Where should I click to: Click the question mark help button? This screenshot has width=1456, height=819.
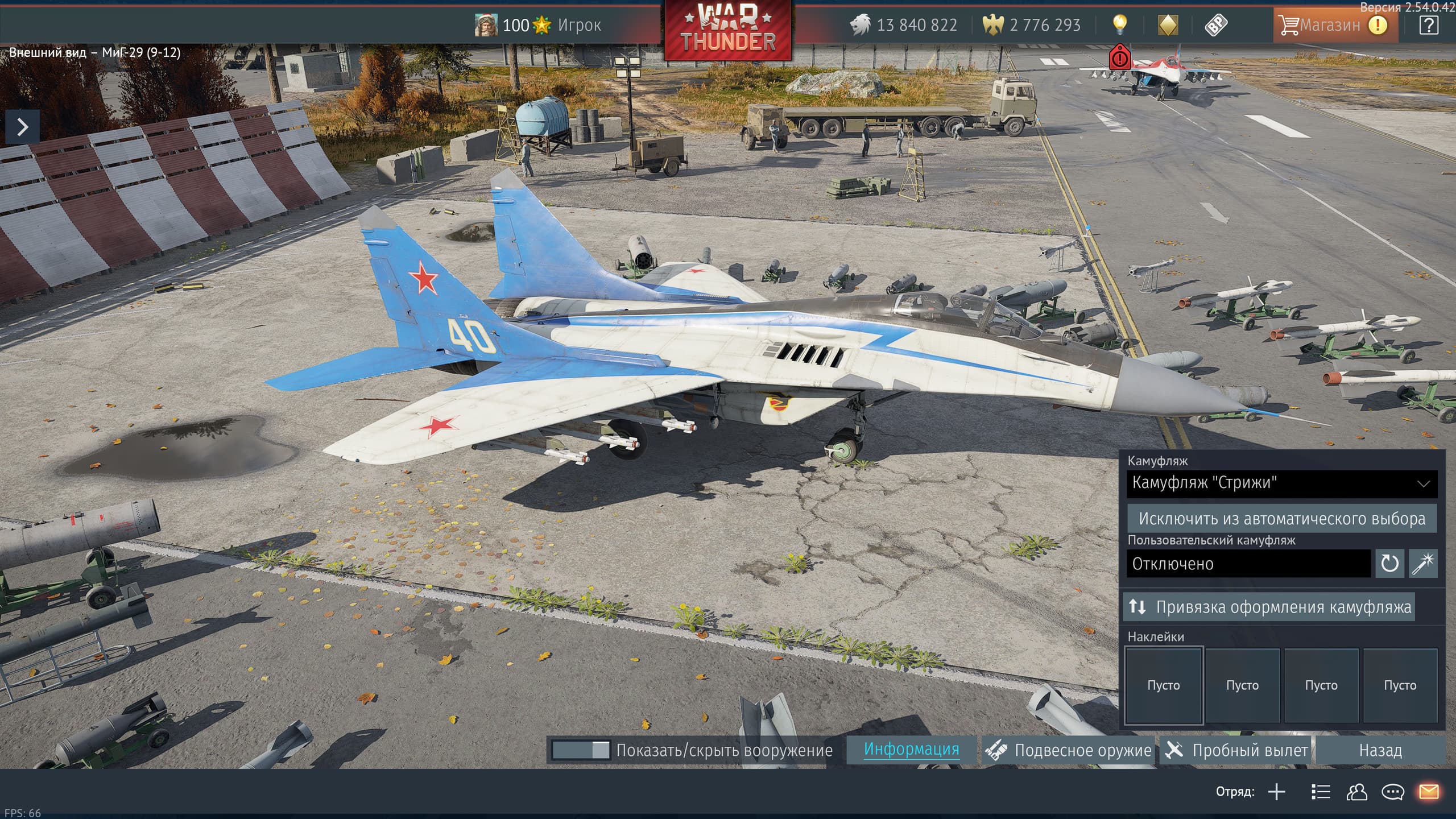1429,25
